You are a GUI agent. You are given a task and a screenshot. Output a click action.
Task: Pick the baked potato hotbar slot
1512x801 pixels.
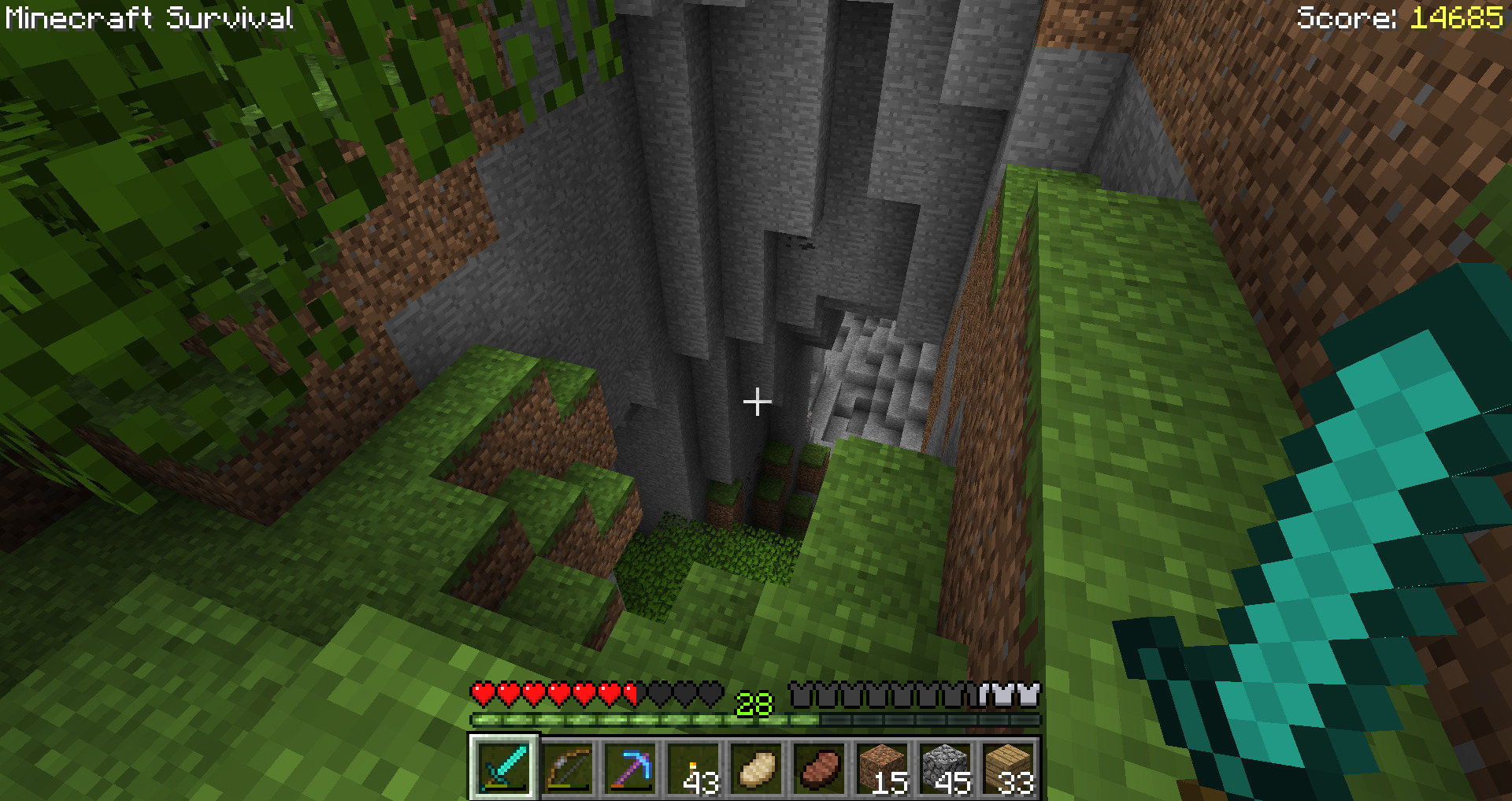coord(757,767)
